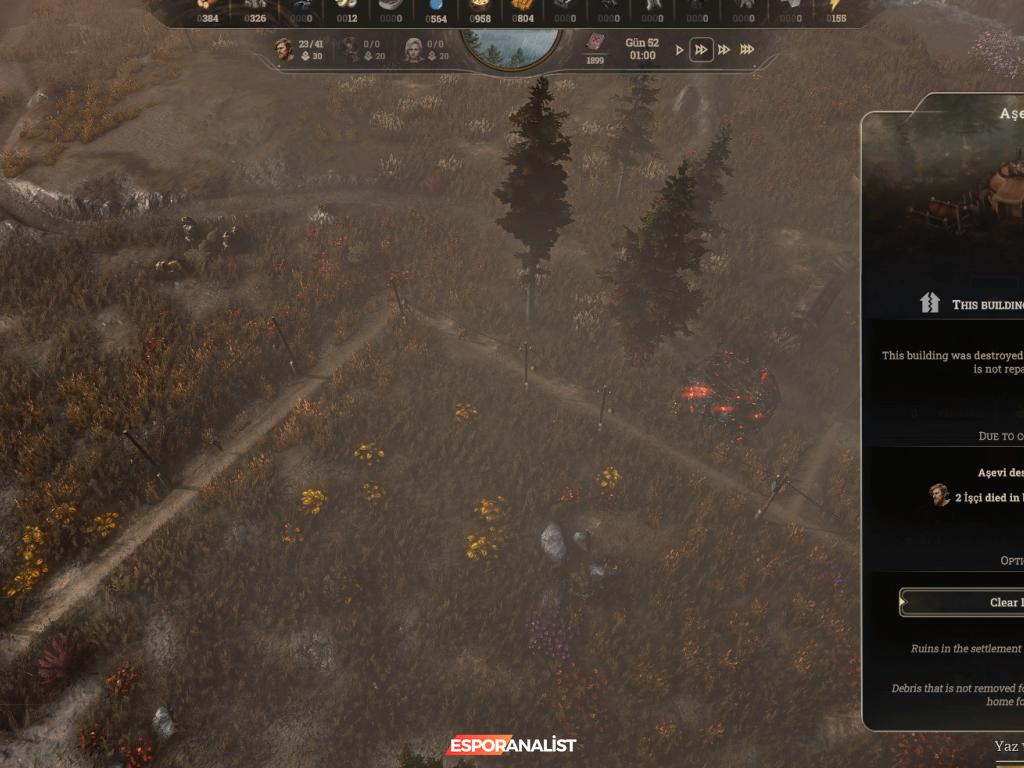Set game speed to normal play
The height and width of the screenshot is (768, 1024).
680,50
